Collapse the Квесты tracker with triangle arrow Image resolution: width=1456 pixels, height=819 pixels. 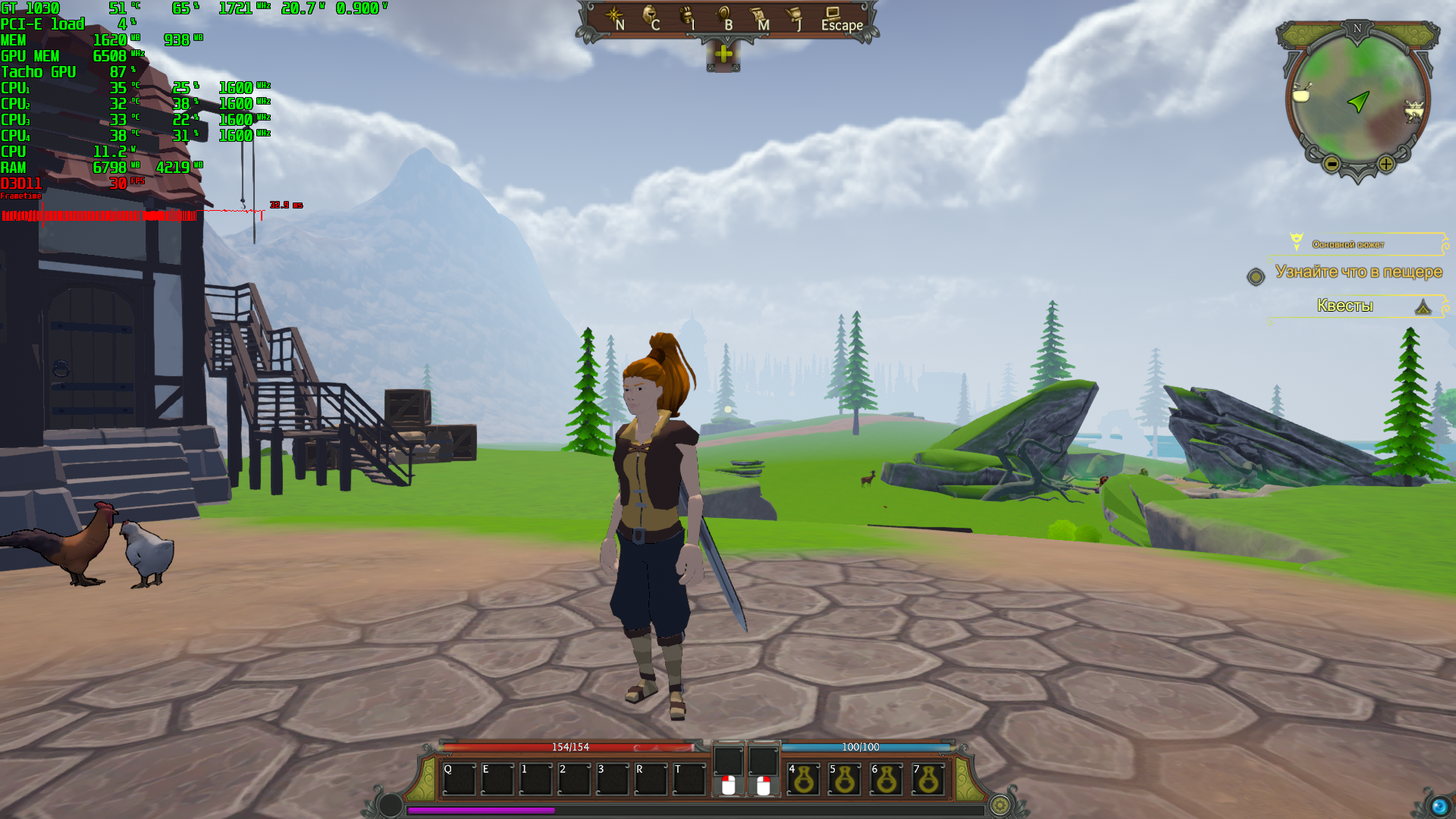tap(1423, 306)
